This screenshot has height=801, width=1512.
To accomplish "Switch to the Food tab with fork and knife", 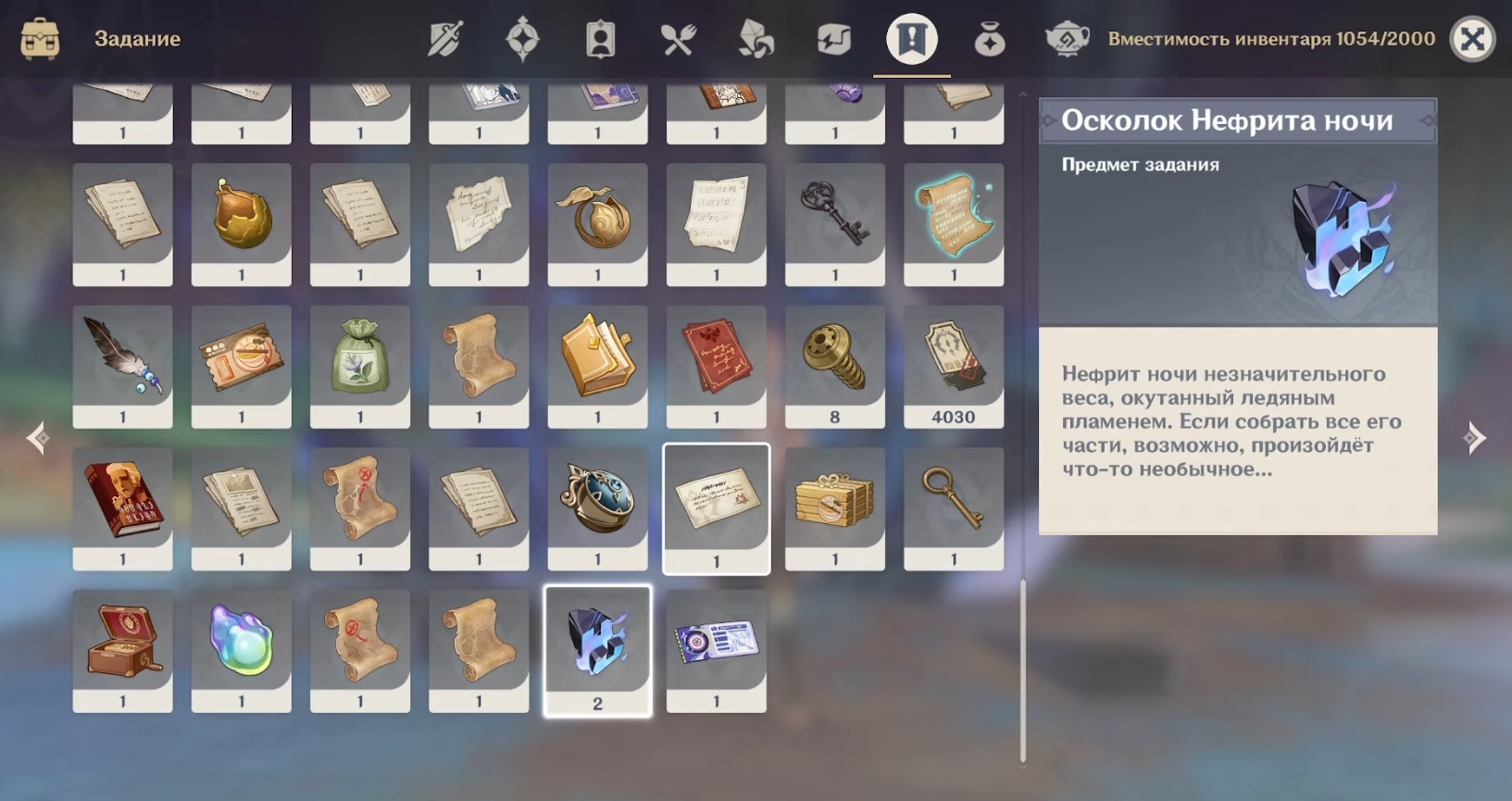I will coord(679,40).
